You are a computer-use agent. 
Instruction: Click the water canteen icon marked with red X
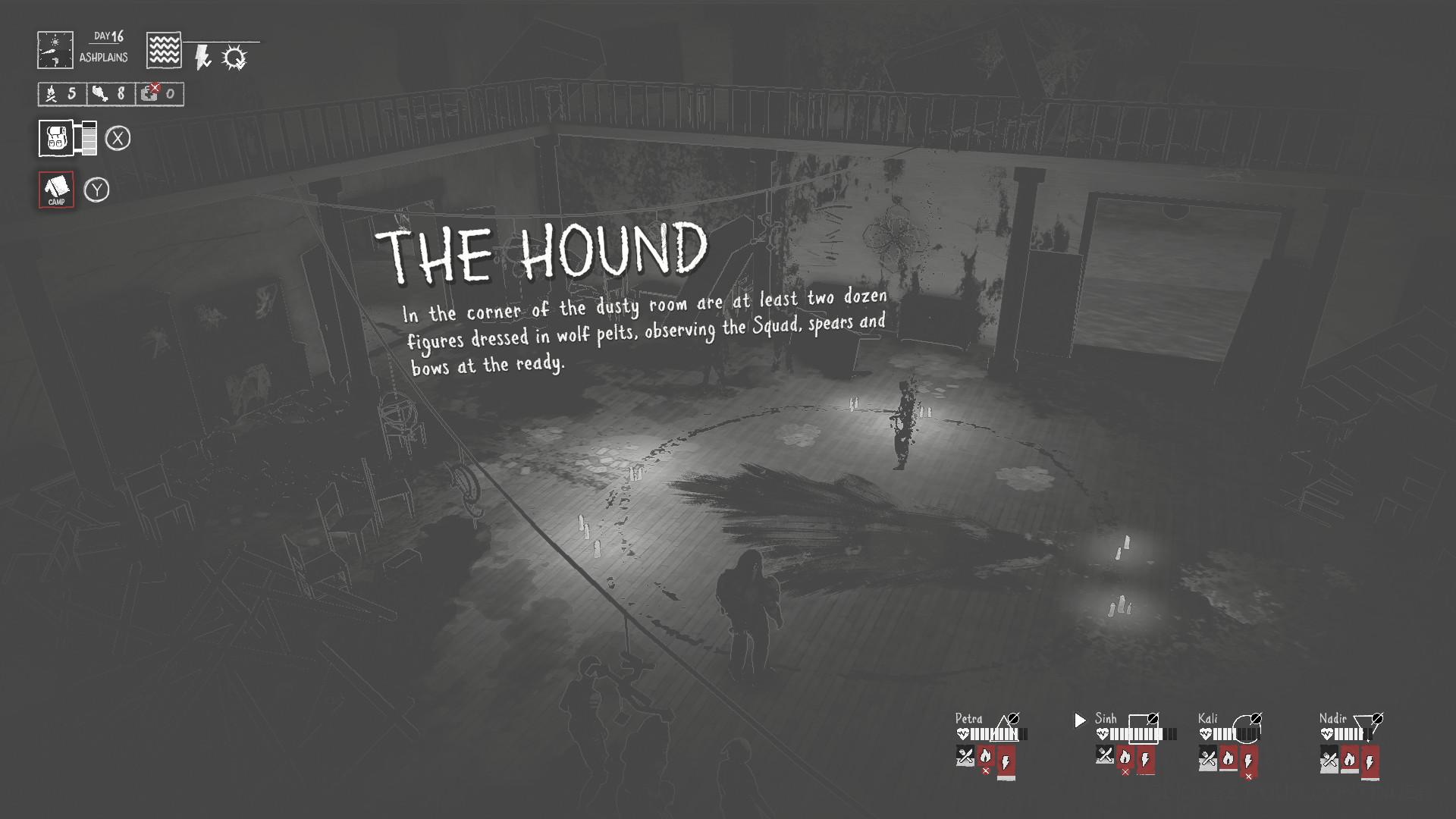[150, 93]
